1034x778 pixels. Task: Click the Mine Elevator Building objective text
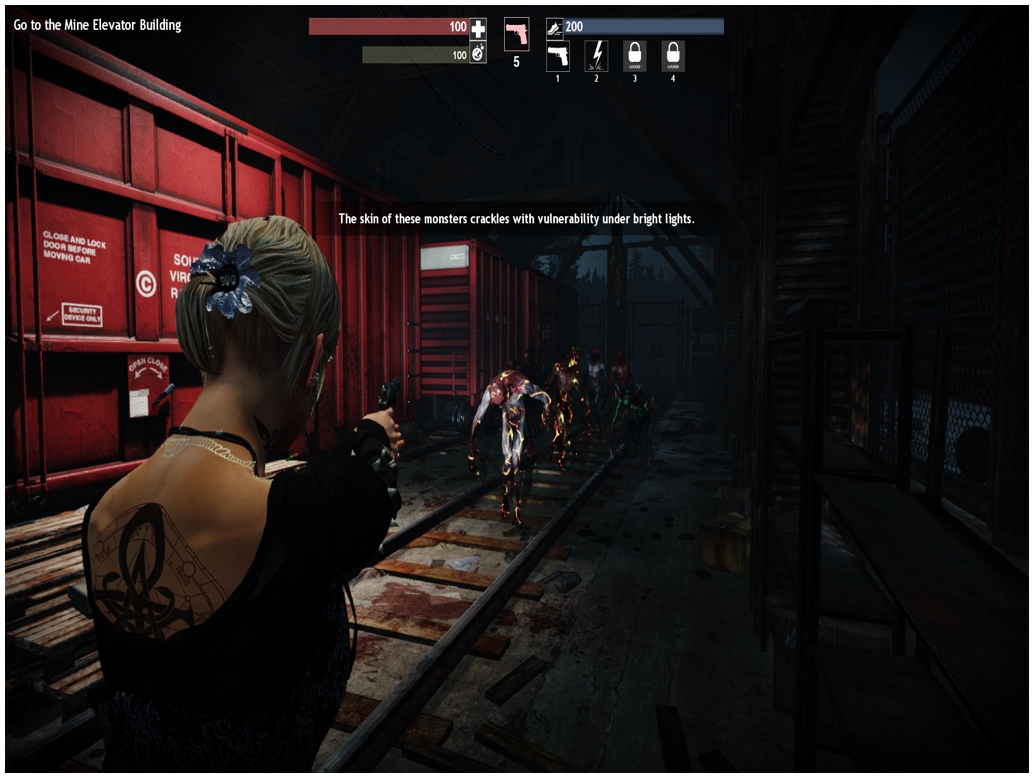(x=98, y=25)
